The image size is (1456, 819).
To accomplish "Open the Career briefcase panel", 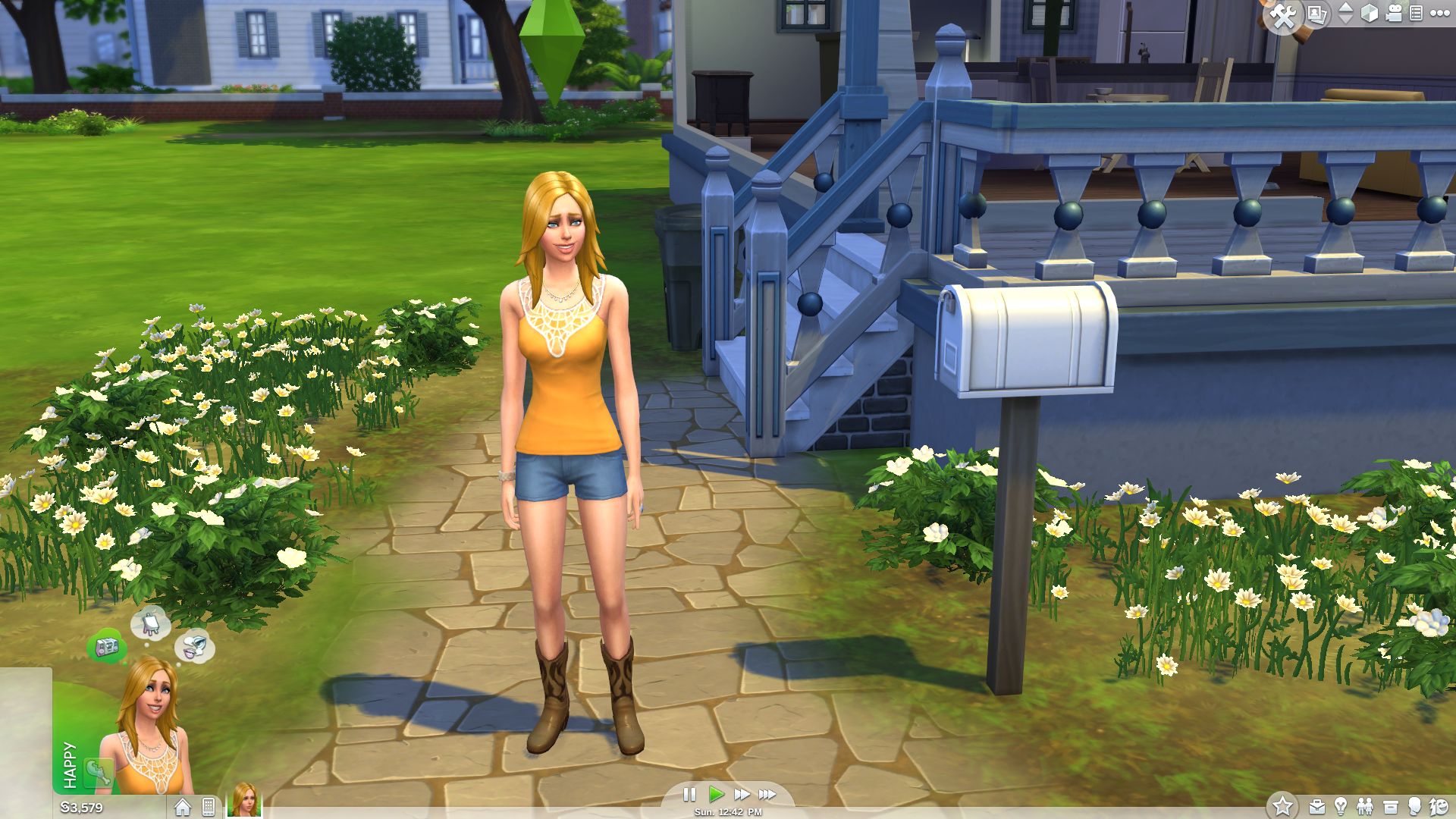I will tap(1317, 805).
